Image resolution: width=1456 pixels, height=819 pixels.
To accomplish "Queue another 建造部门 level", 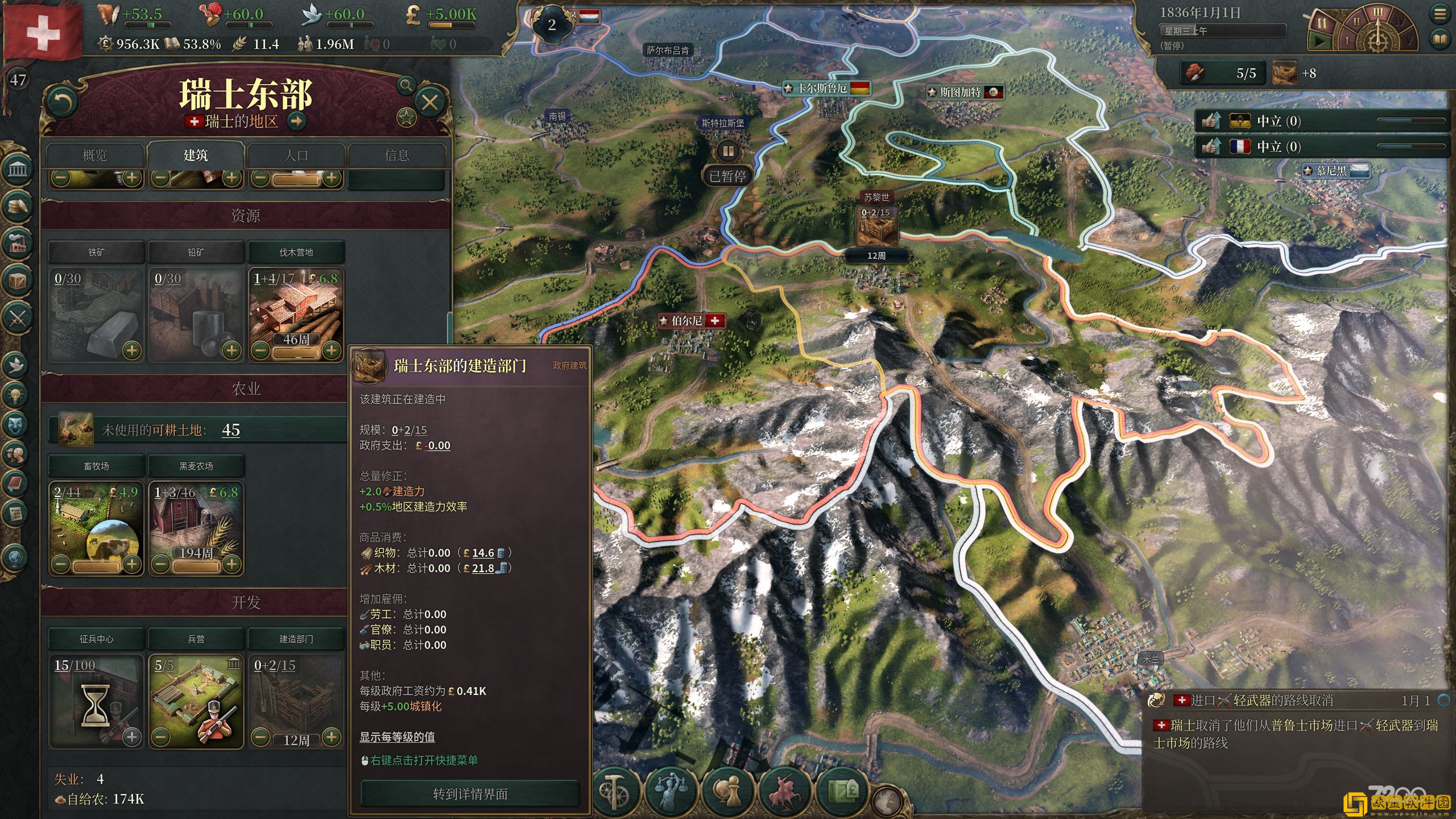I will coord(332,738).
